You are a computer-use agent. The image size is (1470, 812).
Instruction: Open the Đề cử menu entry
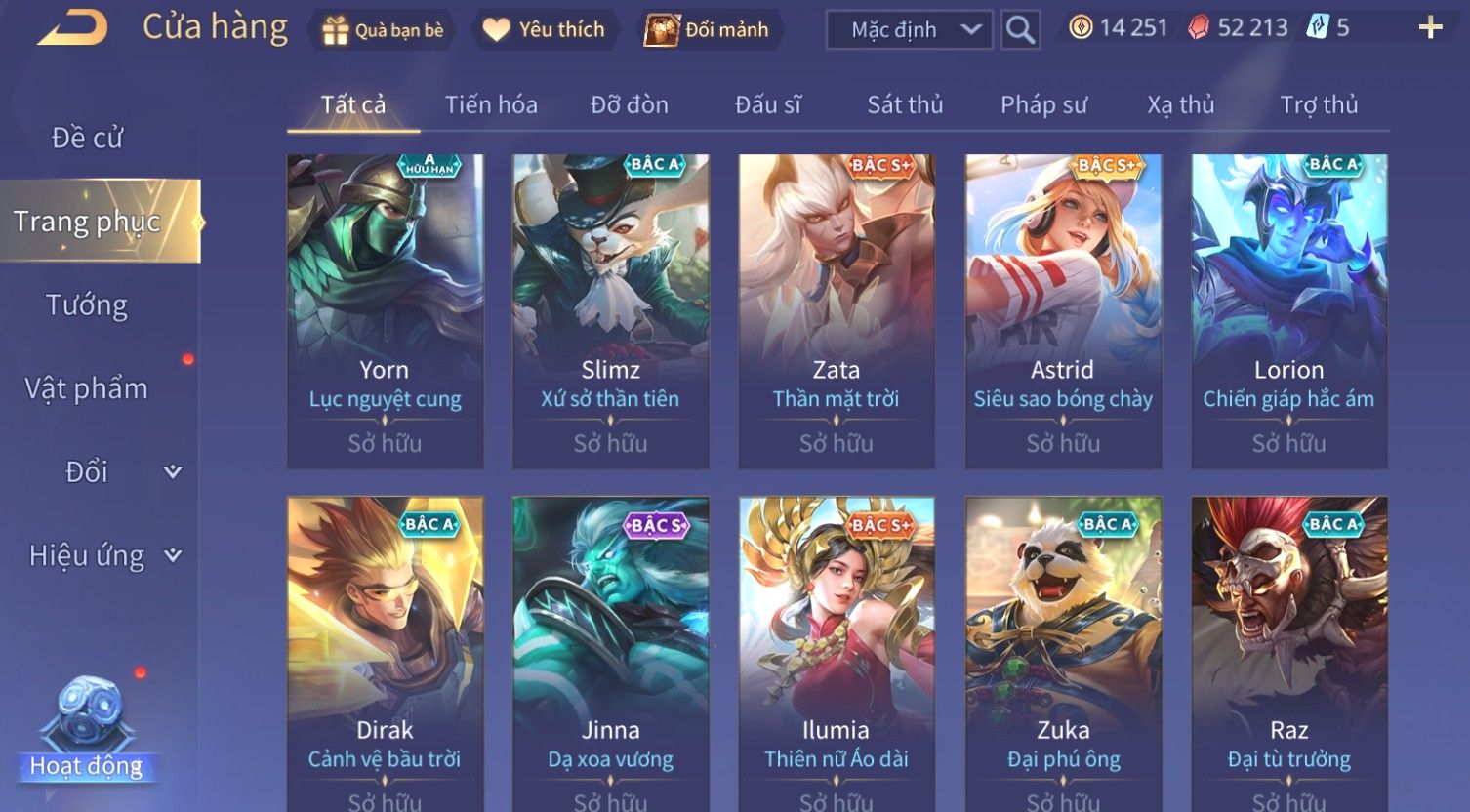pos(87,139)
